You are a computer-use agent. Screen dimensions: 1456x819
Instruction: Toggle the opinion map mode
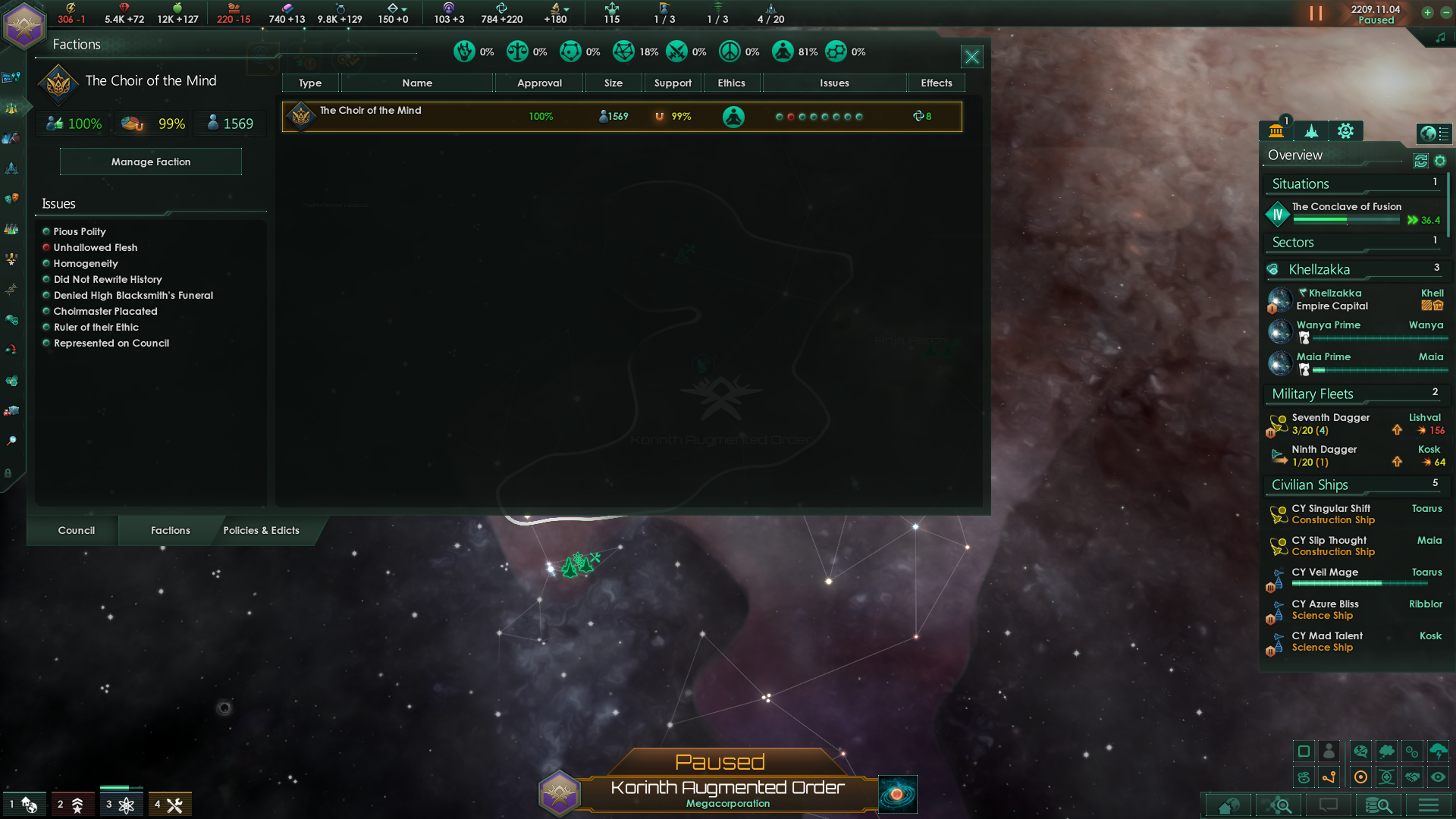[1361, 751]
